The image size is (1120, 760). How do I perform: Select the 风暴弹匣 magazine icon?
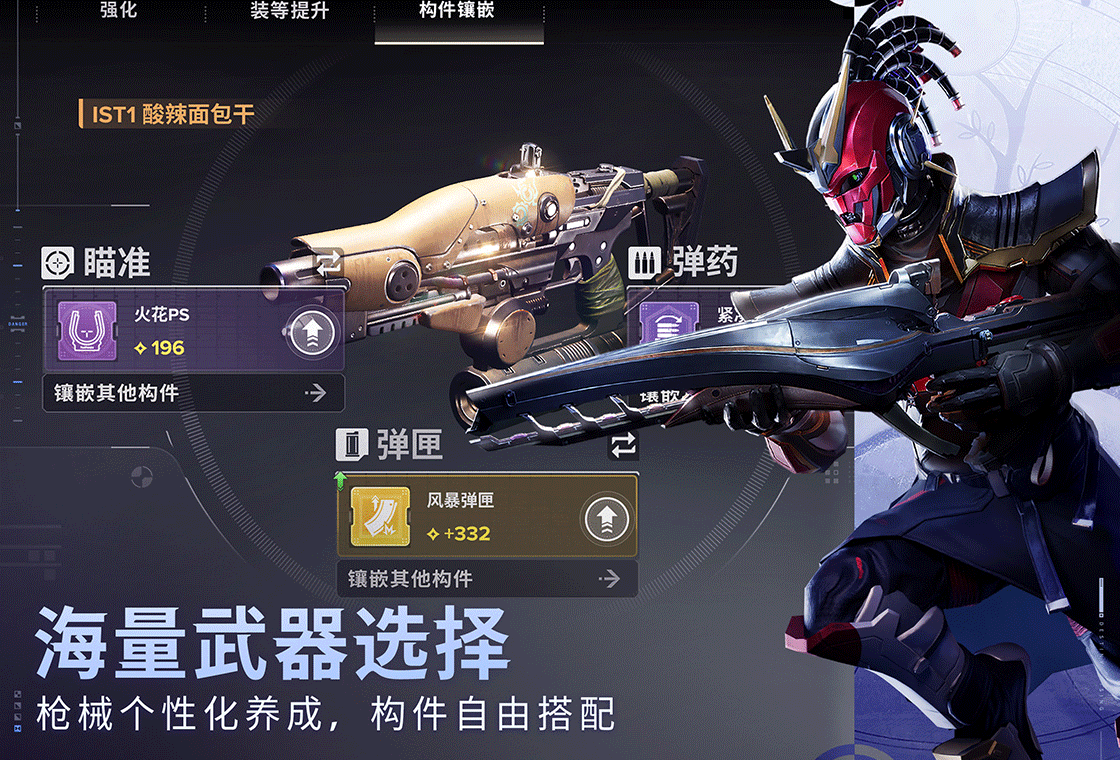(x=380, y=517)
